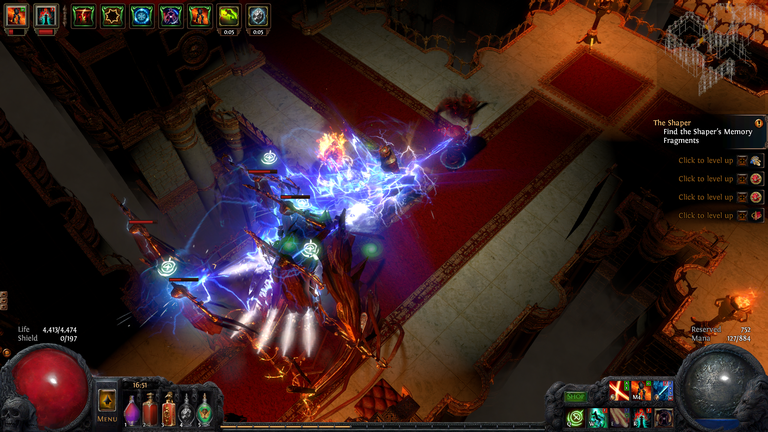Select the purple orb buff icon
This screenshot has width=768, height=432.
171,16
